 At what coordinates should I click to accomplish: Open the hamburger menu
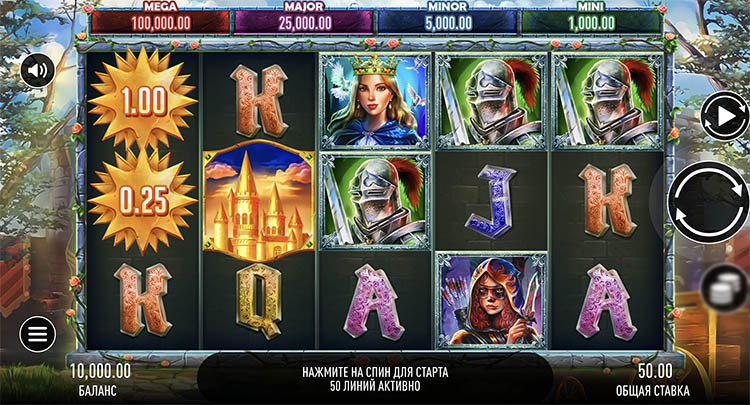[x=37, y=334]
